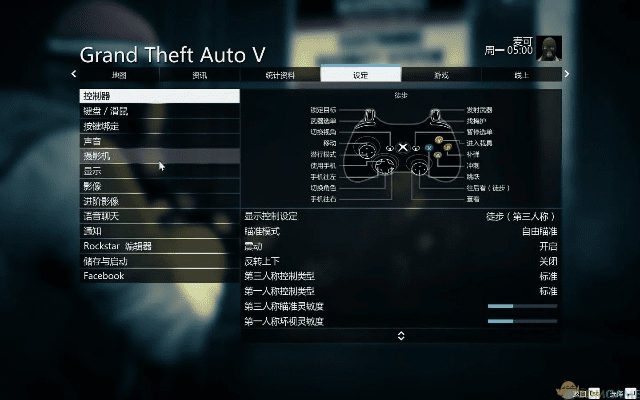Open the 储存与启动 settings category
640x400 pixels.
click(x=160, y=261)
